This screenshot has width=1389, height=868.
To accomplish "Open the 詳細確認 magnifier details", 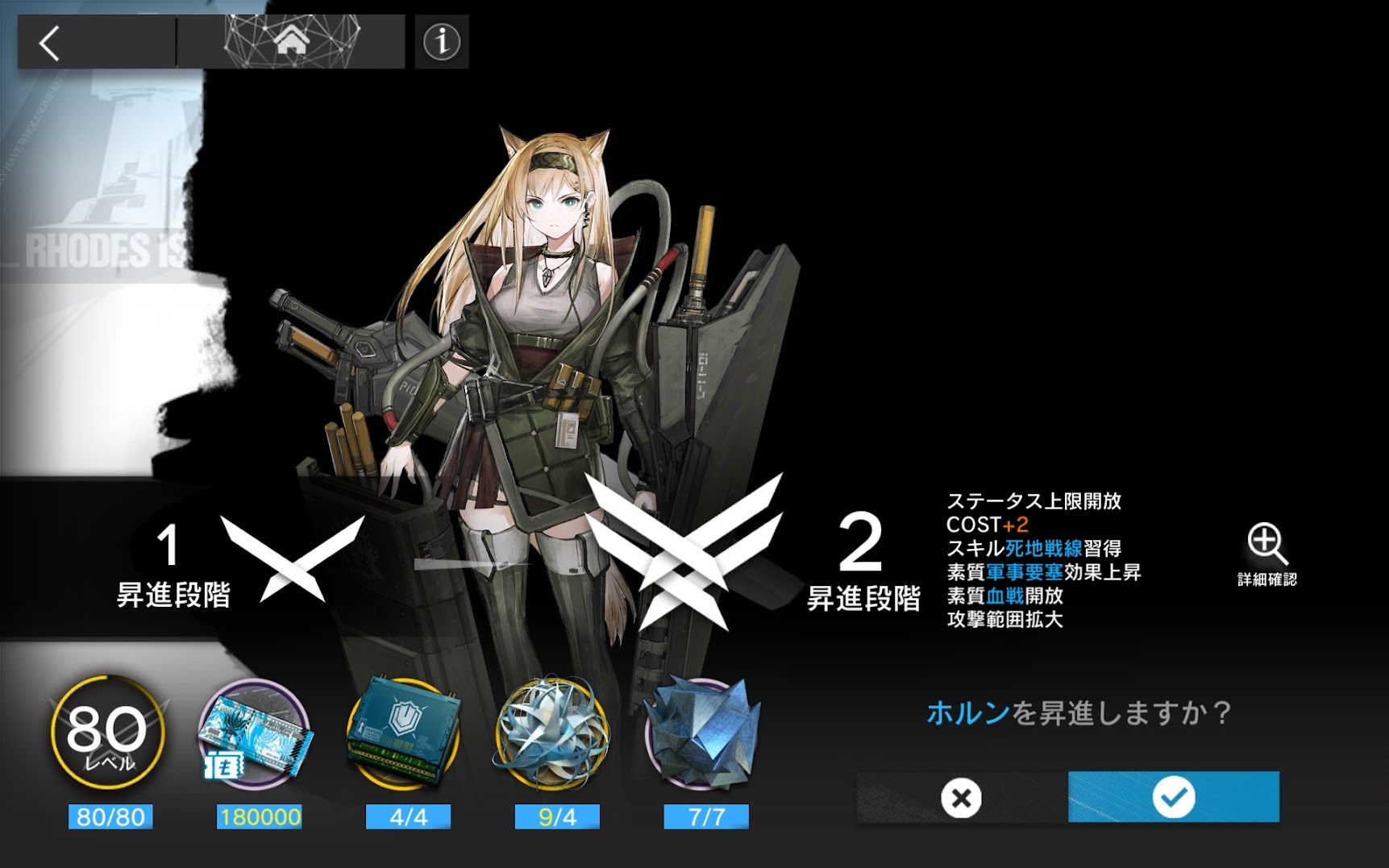I will click(x=1266, y=552).
